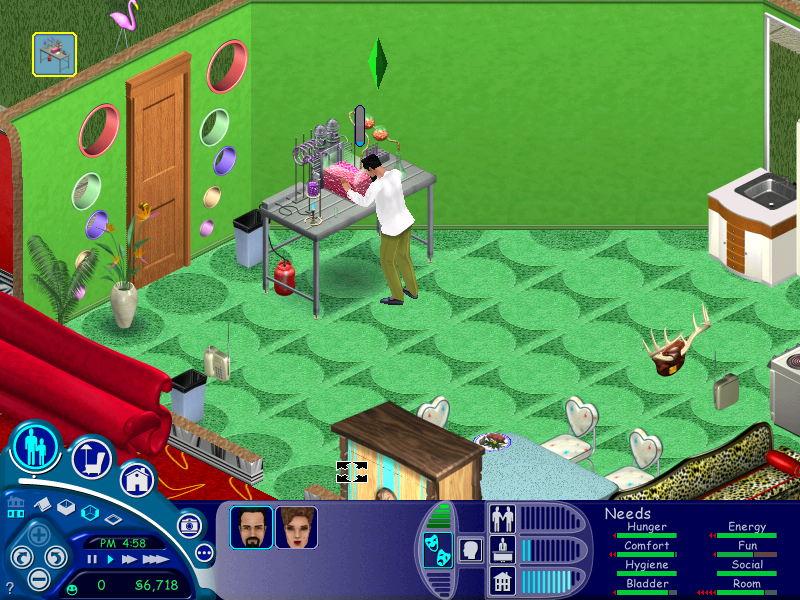
Task: Pause the game
Action: [x=92, y=559]
